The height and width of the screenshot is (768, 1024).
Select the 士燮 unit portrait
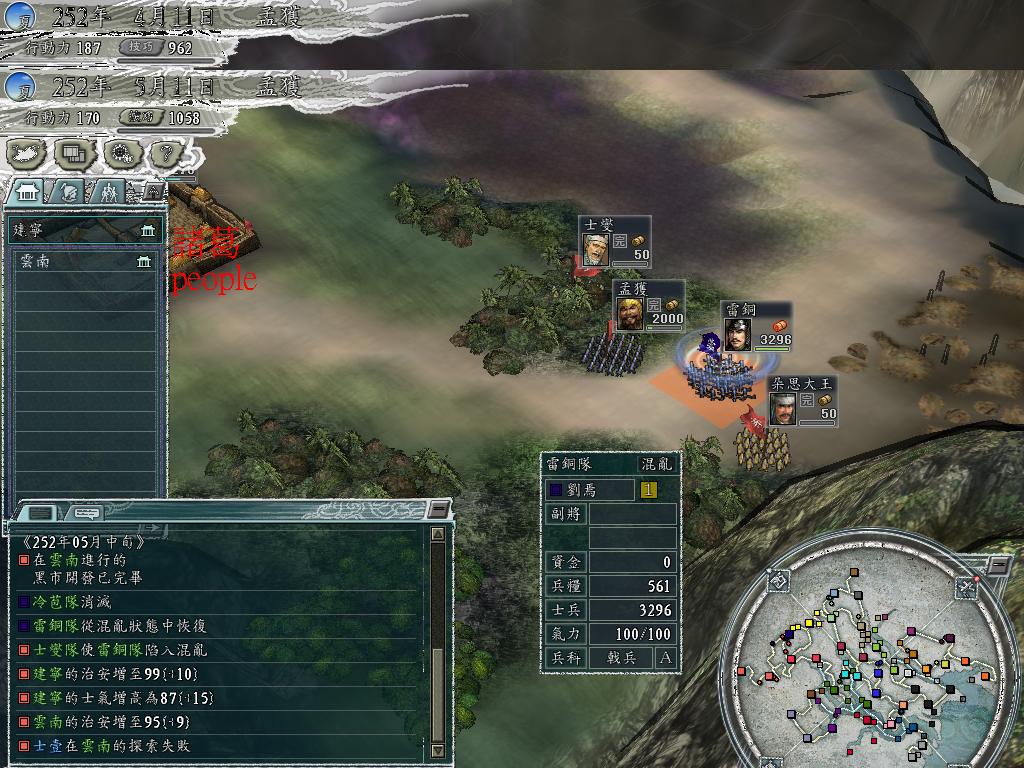coord(596,249)
